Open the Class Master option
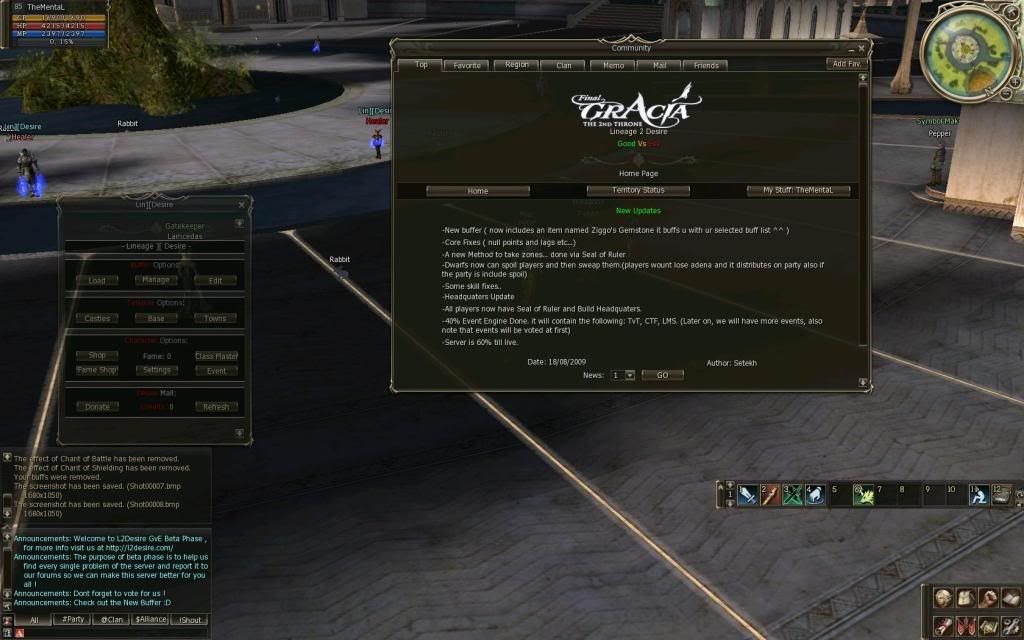Image resolution: width=1024 pixels, height=640 pixels. pyautogui.click(x=216, y=356)
